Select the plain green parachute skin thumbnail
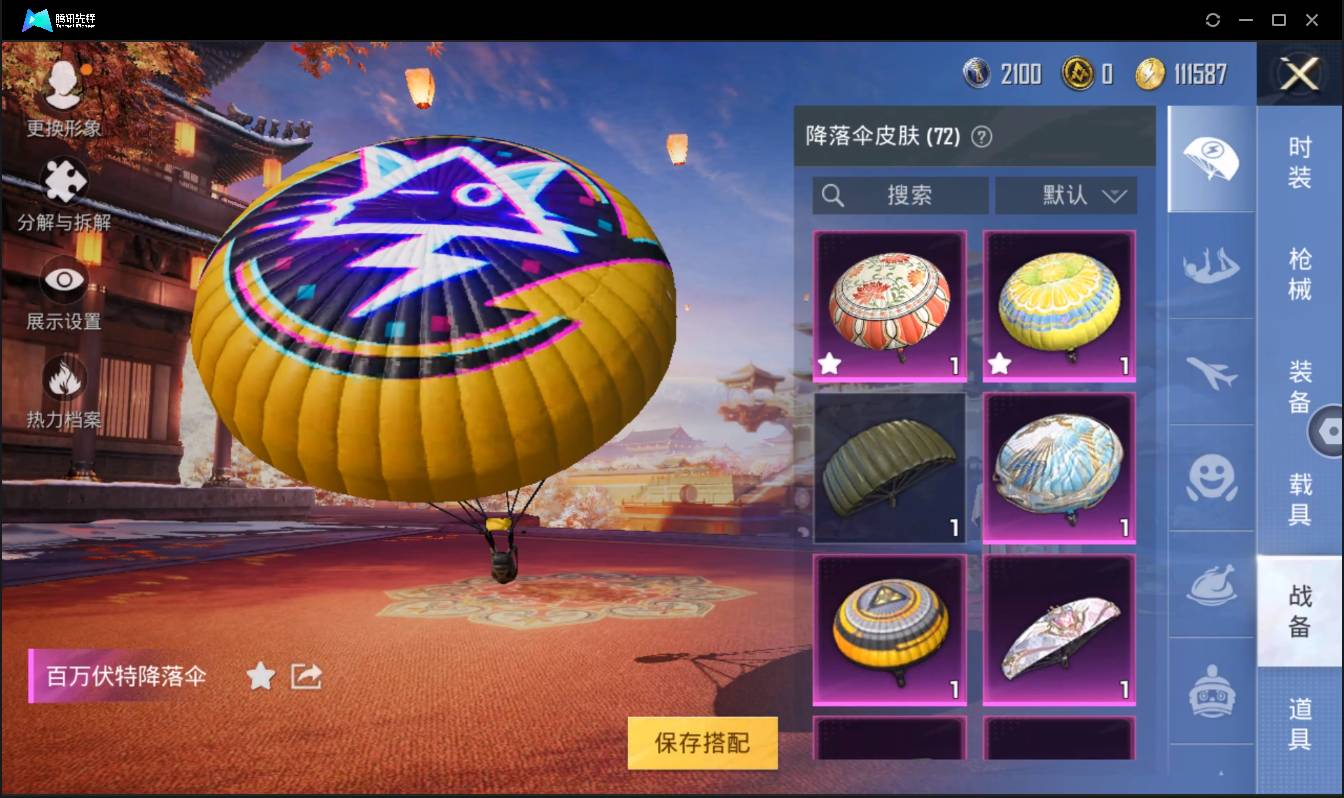Screen dimensions: 1344x798 tap(889, 466)
